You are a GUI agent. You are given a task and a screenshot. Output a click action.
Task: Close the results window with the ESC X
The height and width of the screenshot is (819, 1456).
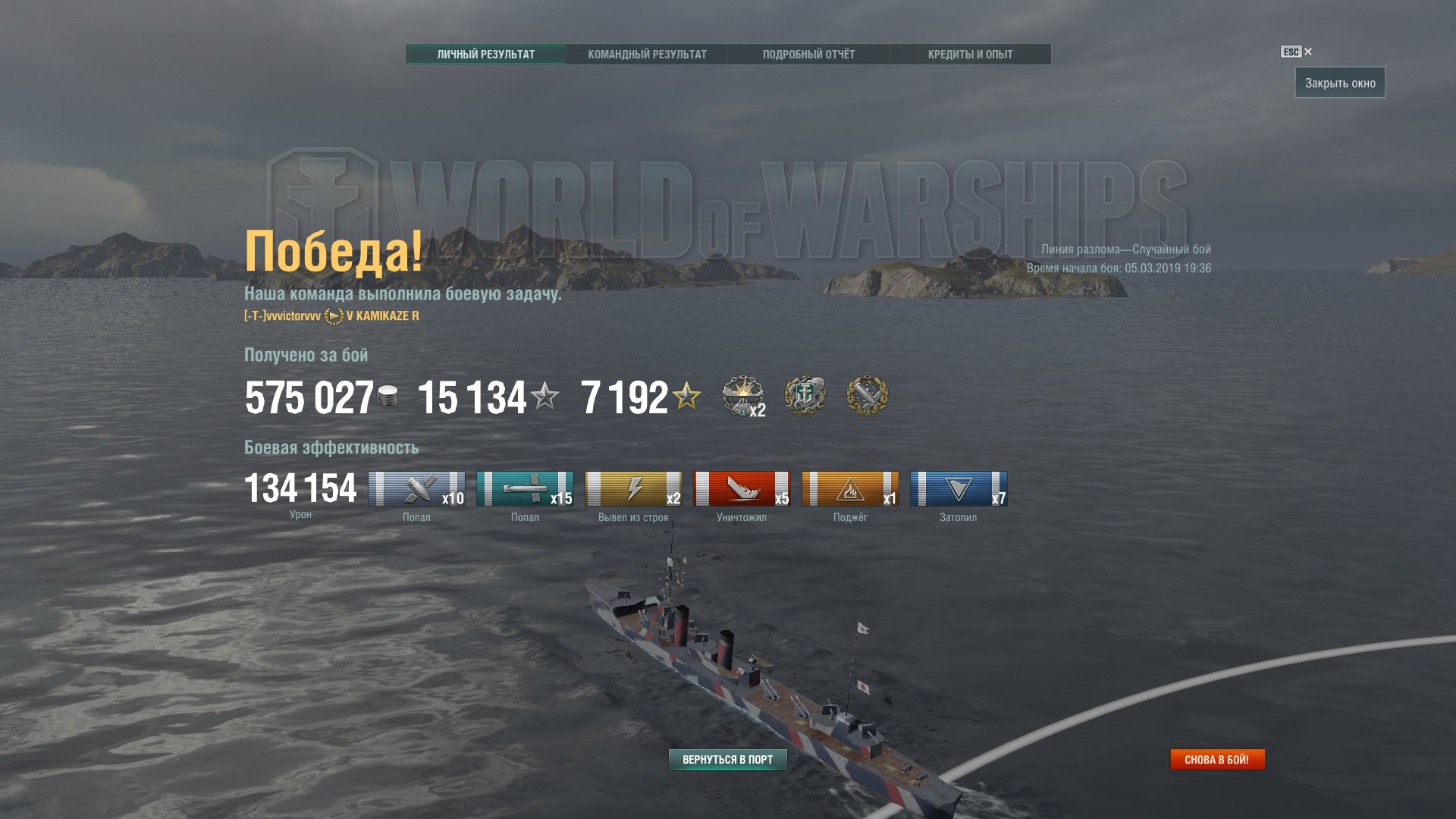click(1307, 52)
